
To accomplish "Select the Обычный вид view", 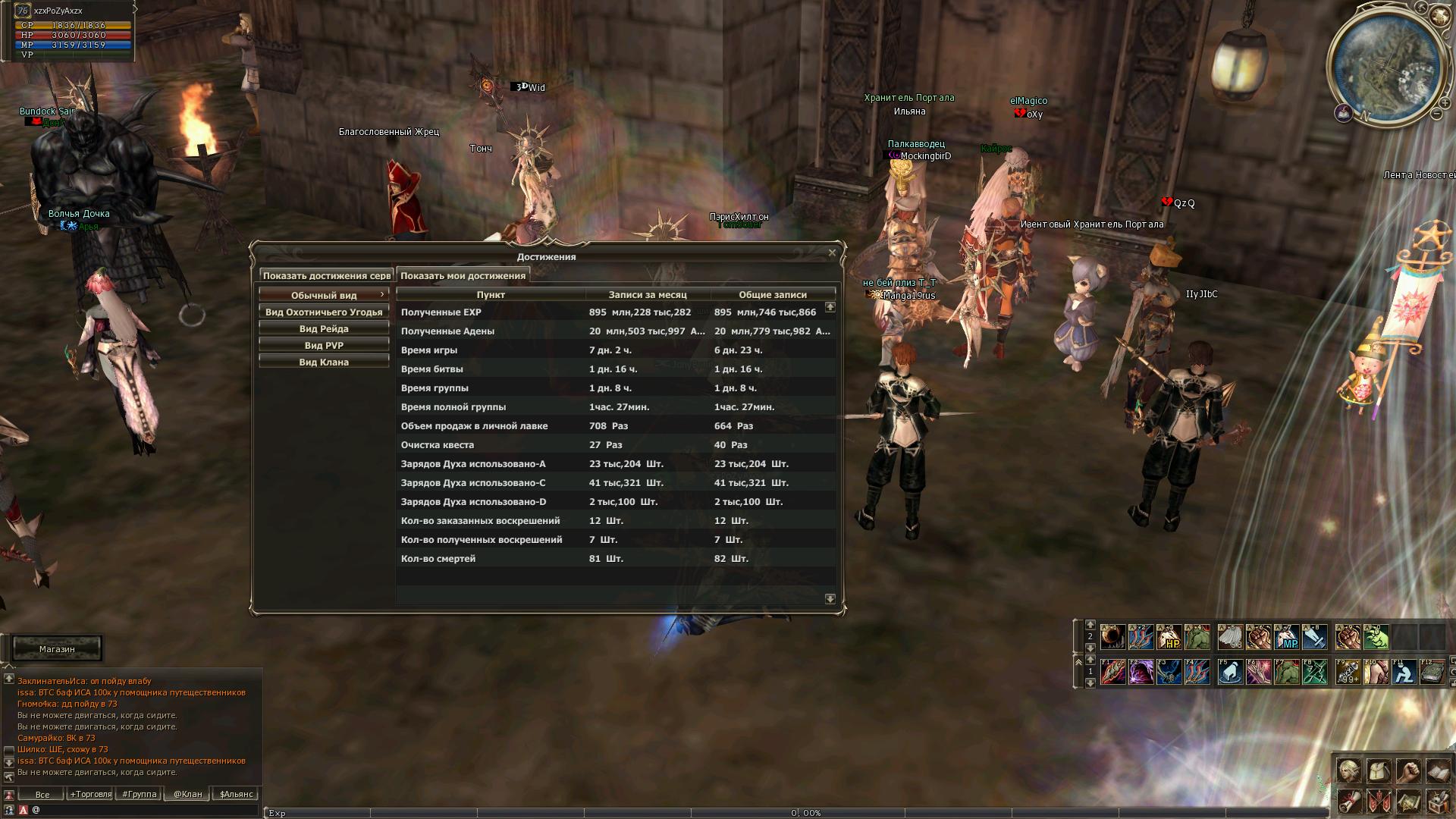I will (x=324, y=296).
